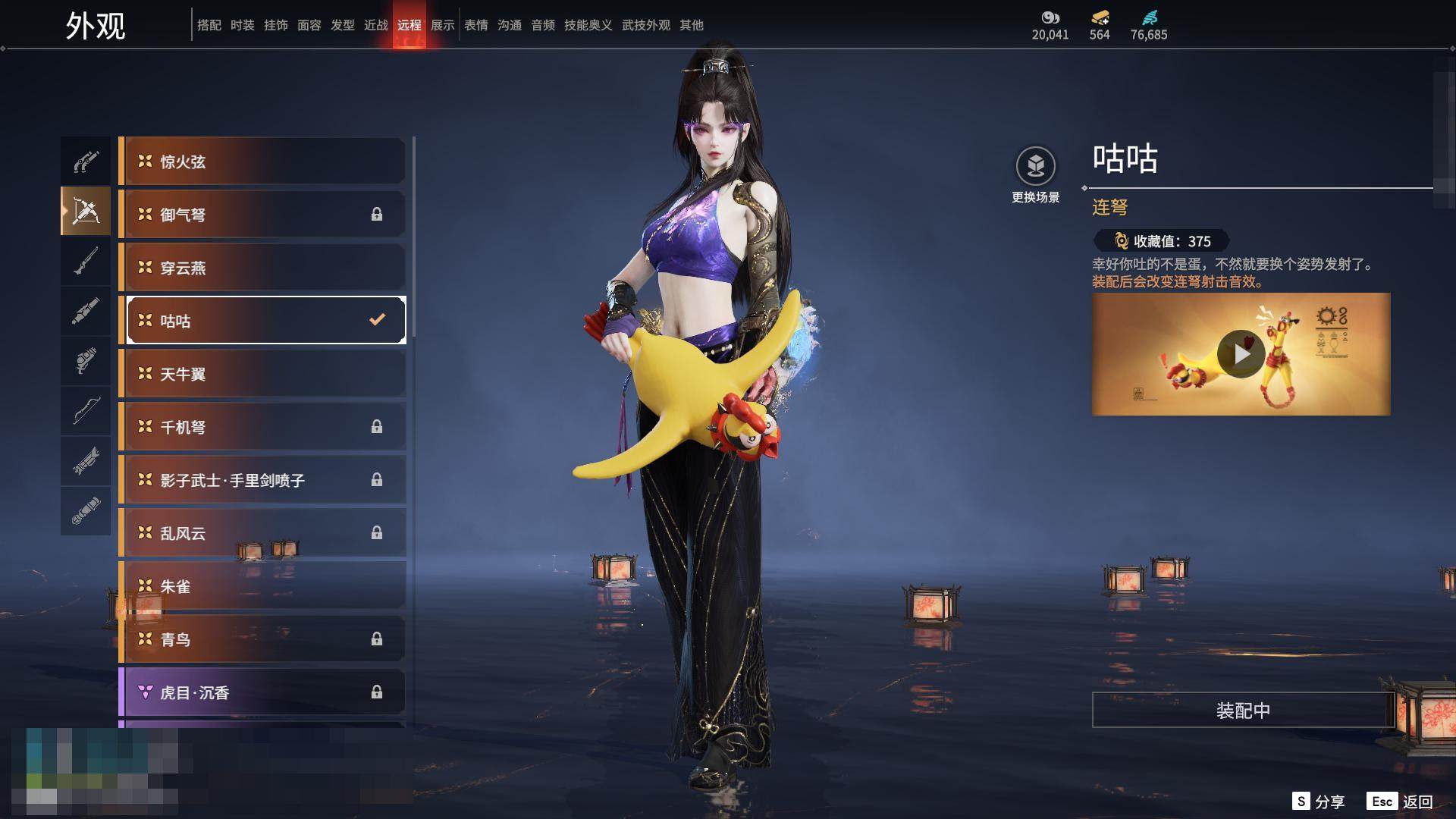Click the 装配中 equip button
Screen dimensions: 1456x819
click(x=1243, y=710)
